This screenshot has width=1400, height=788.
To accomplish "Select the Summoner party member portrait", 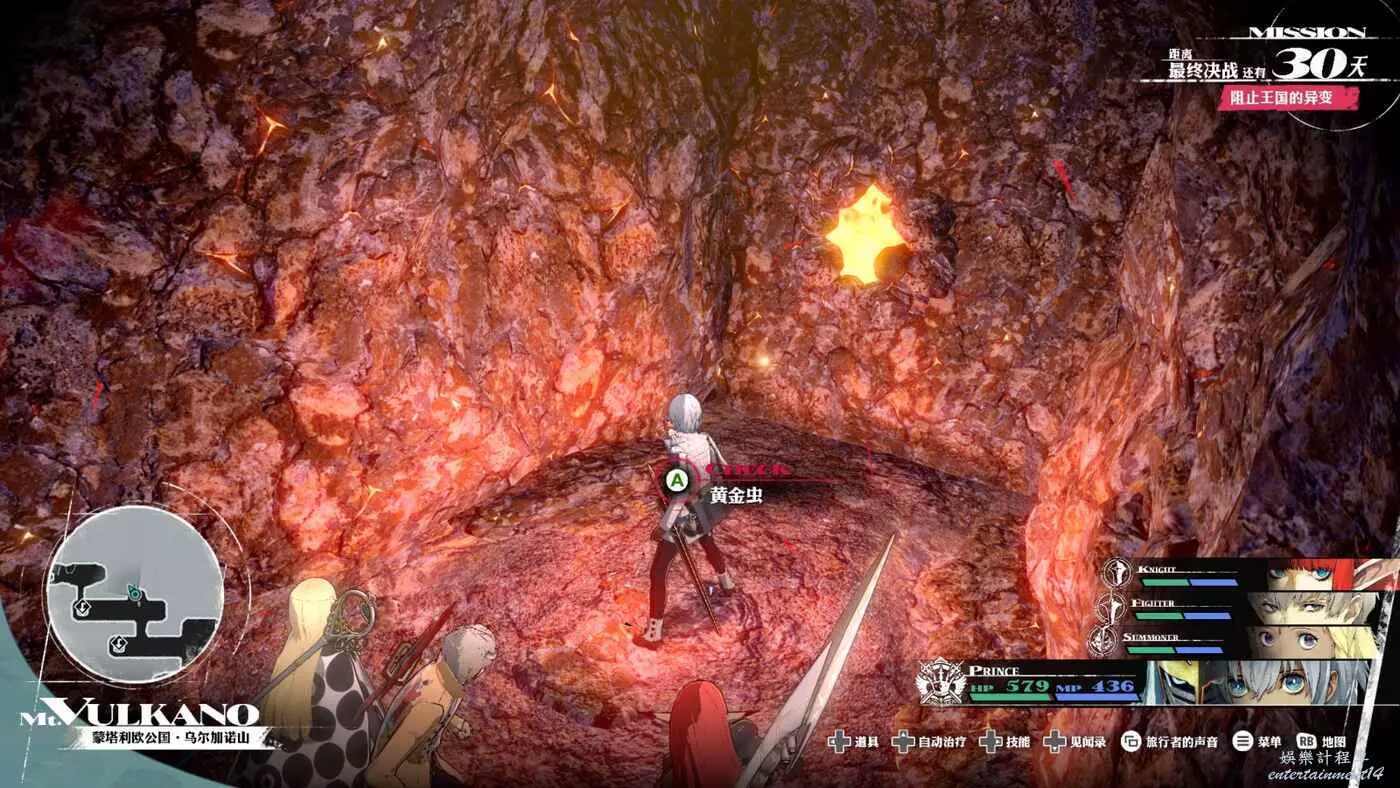I will [x=1308, y=641].
